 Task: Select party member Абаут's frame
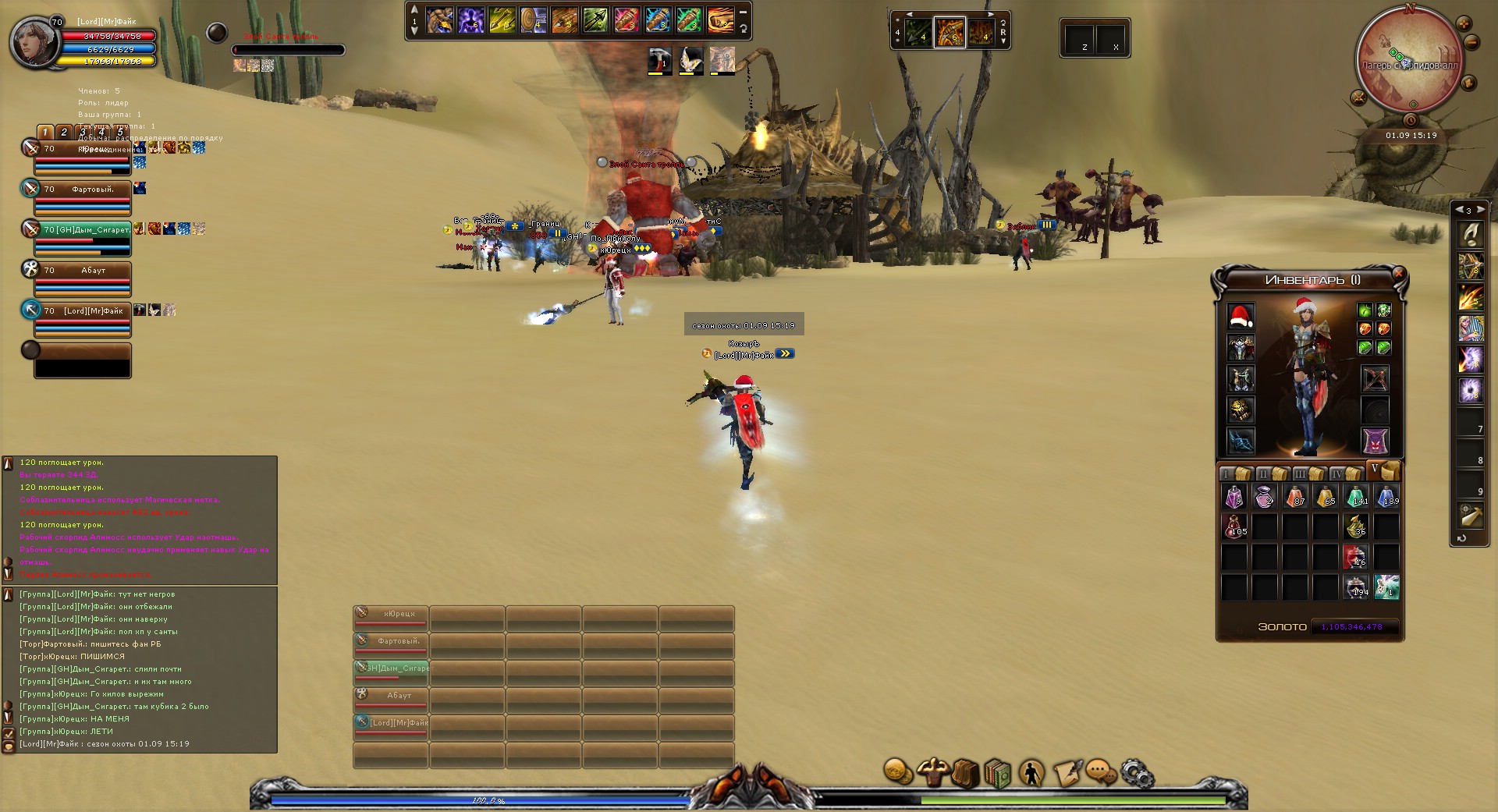[x=82, y=278]
